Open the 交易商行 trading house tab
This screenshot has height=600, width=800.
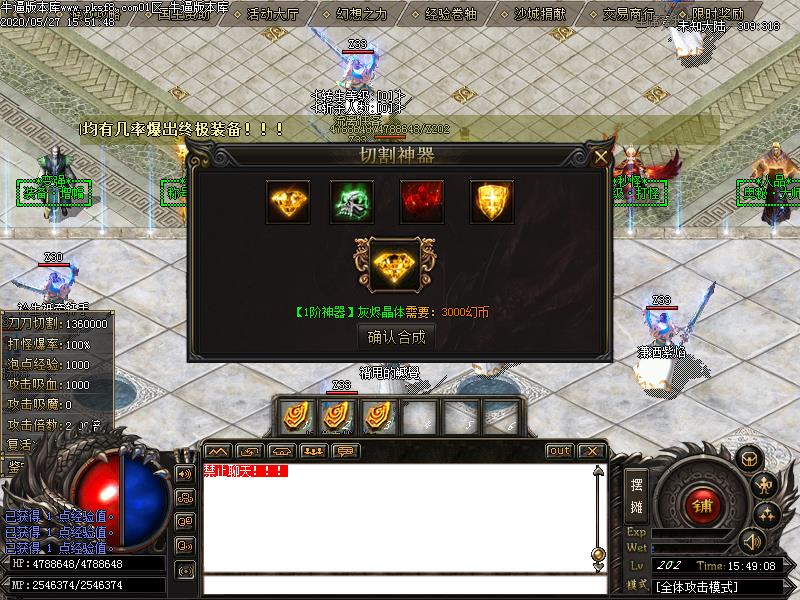629,14
